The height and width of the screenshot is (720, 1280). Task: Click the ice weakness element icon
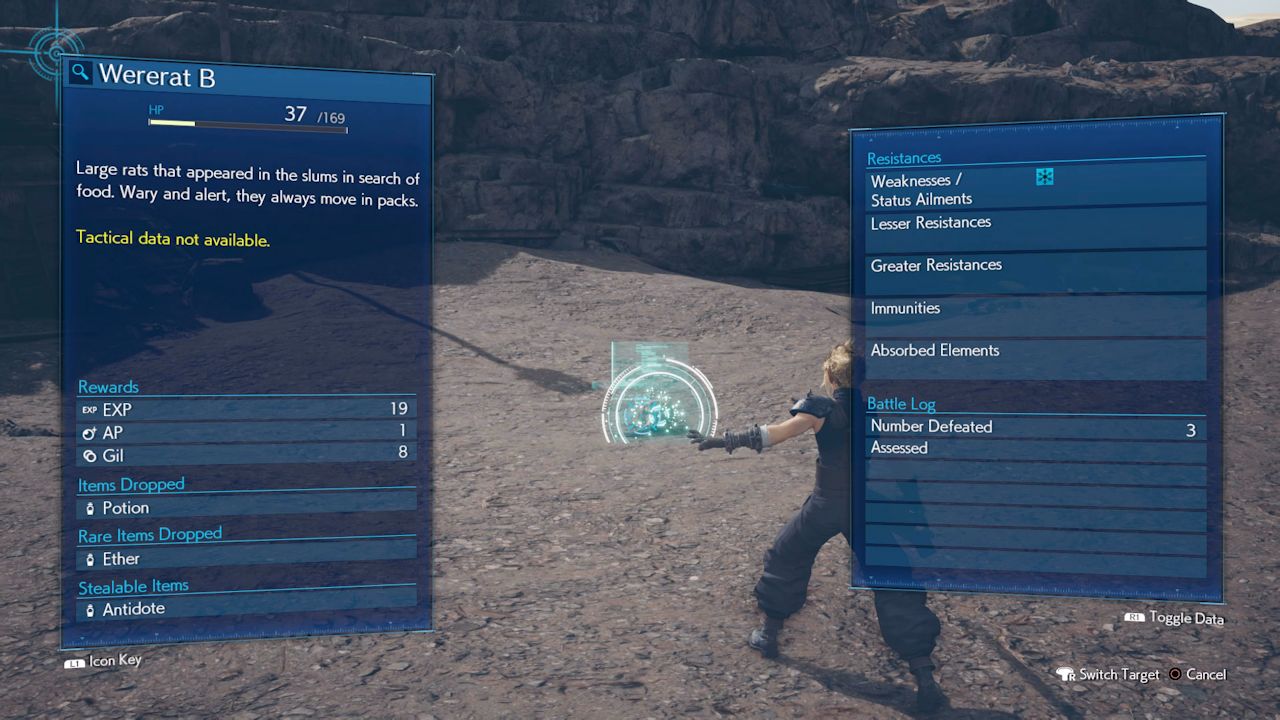pyautogui.click(x=1045, y=178)
